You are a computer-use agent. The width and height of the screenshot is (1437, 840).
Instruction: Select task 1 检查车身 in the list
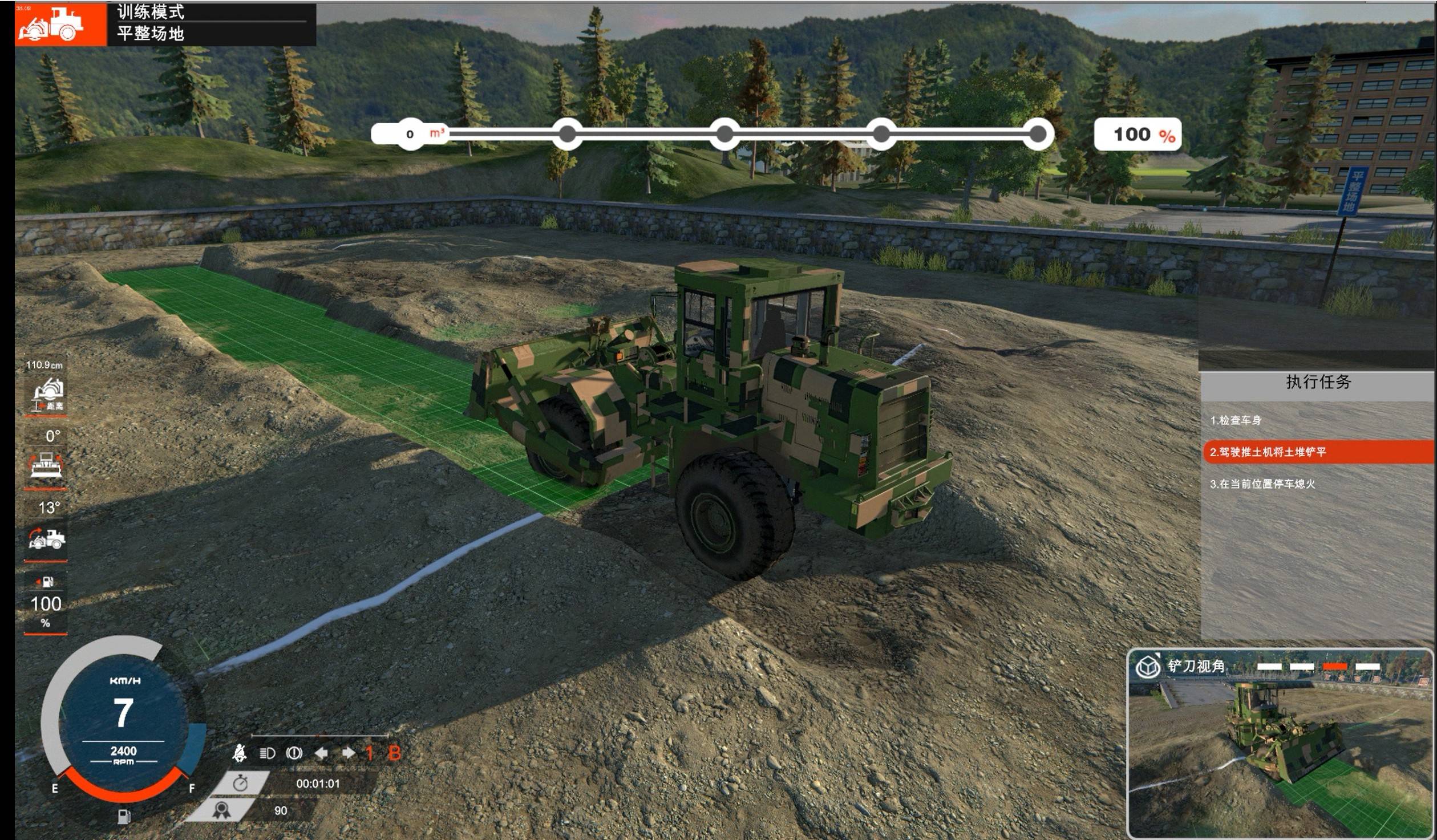[1236, 420]
